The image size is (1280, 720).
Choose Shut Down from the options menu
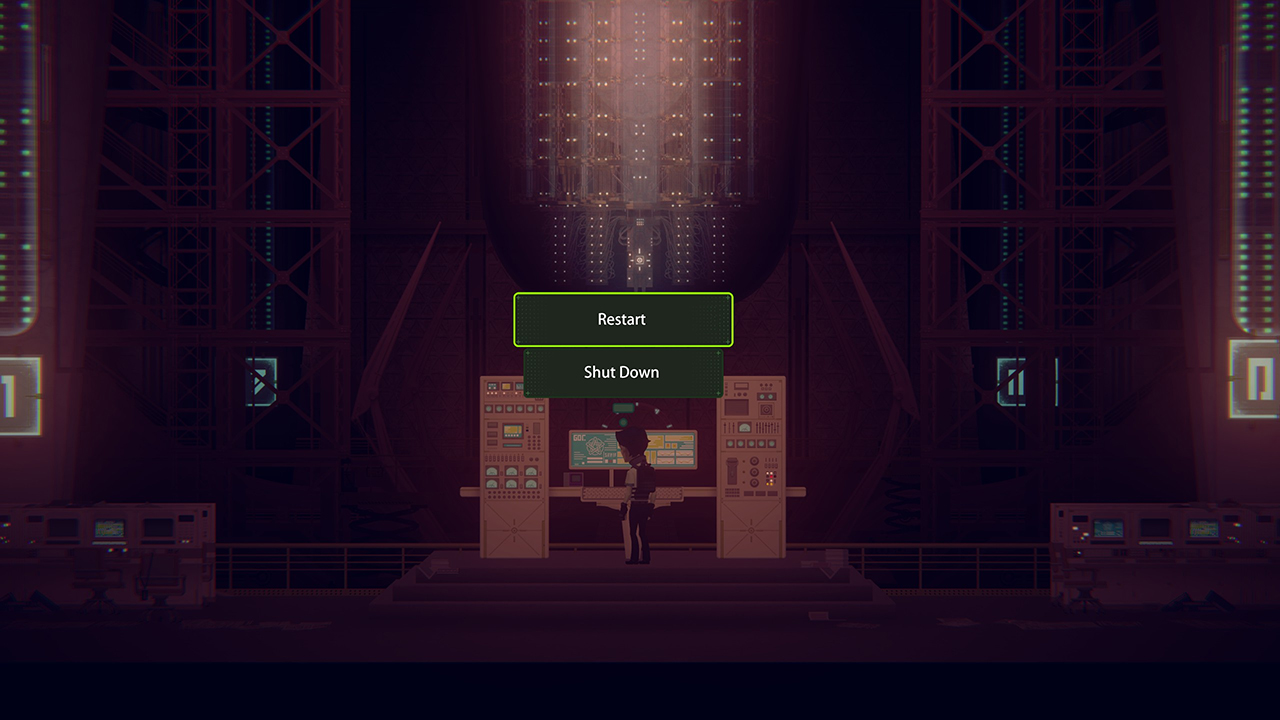pyautogui.click(x=622, y=372)
